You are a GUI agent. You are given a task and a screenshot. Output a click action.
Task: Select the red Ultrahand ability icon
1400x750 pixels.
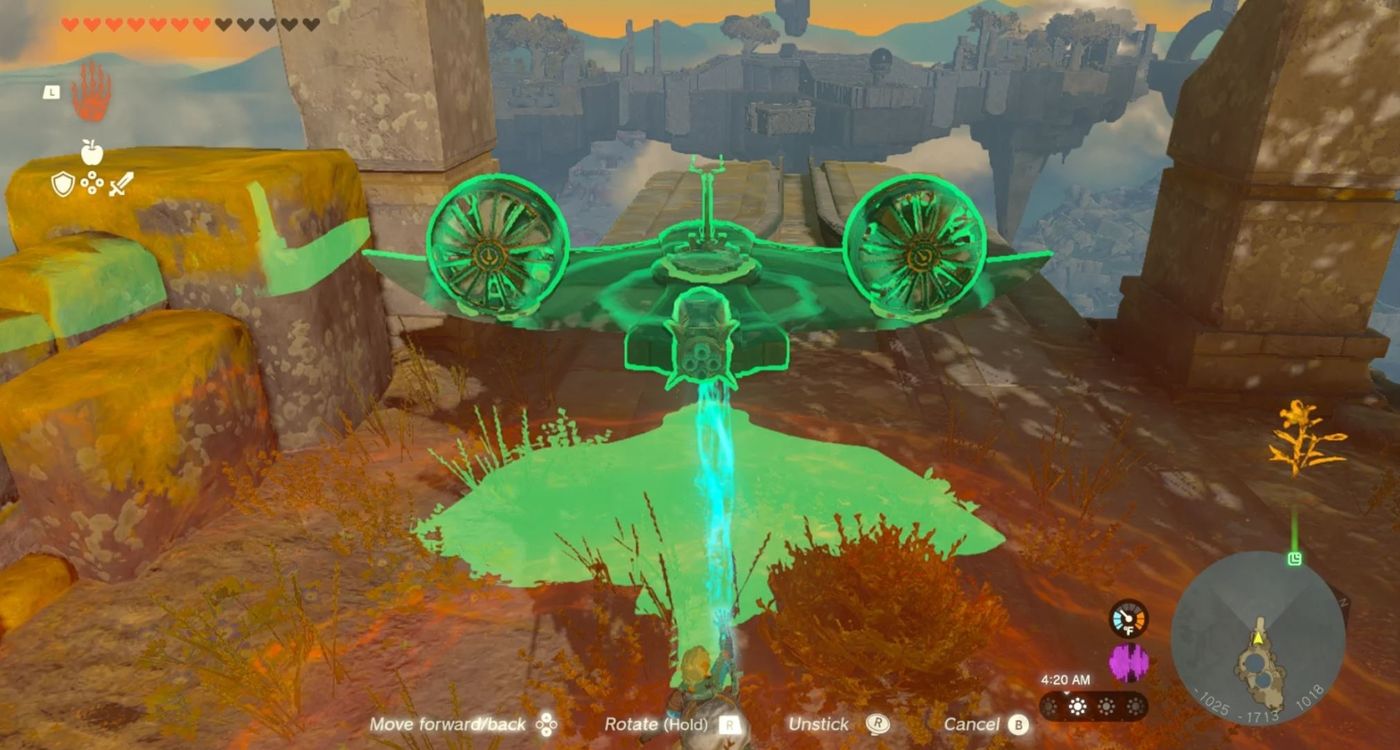(91, 90)
